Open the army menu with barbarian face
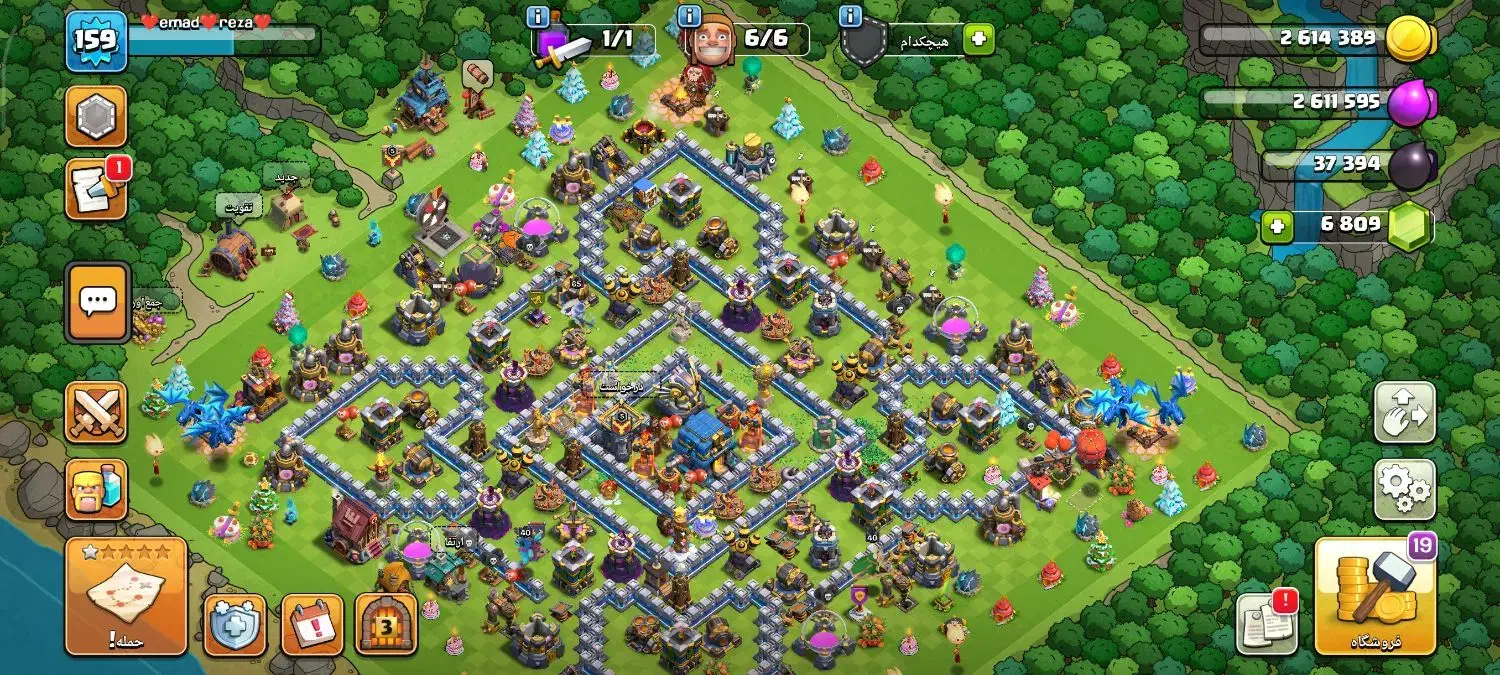The height and width of the screenshot is (675, 1500). pyautogui.click(x=96, y=489)
